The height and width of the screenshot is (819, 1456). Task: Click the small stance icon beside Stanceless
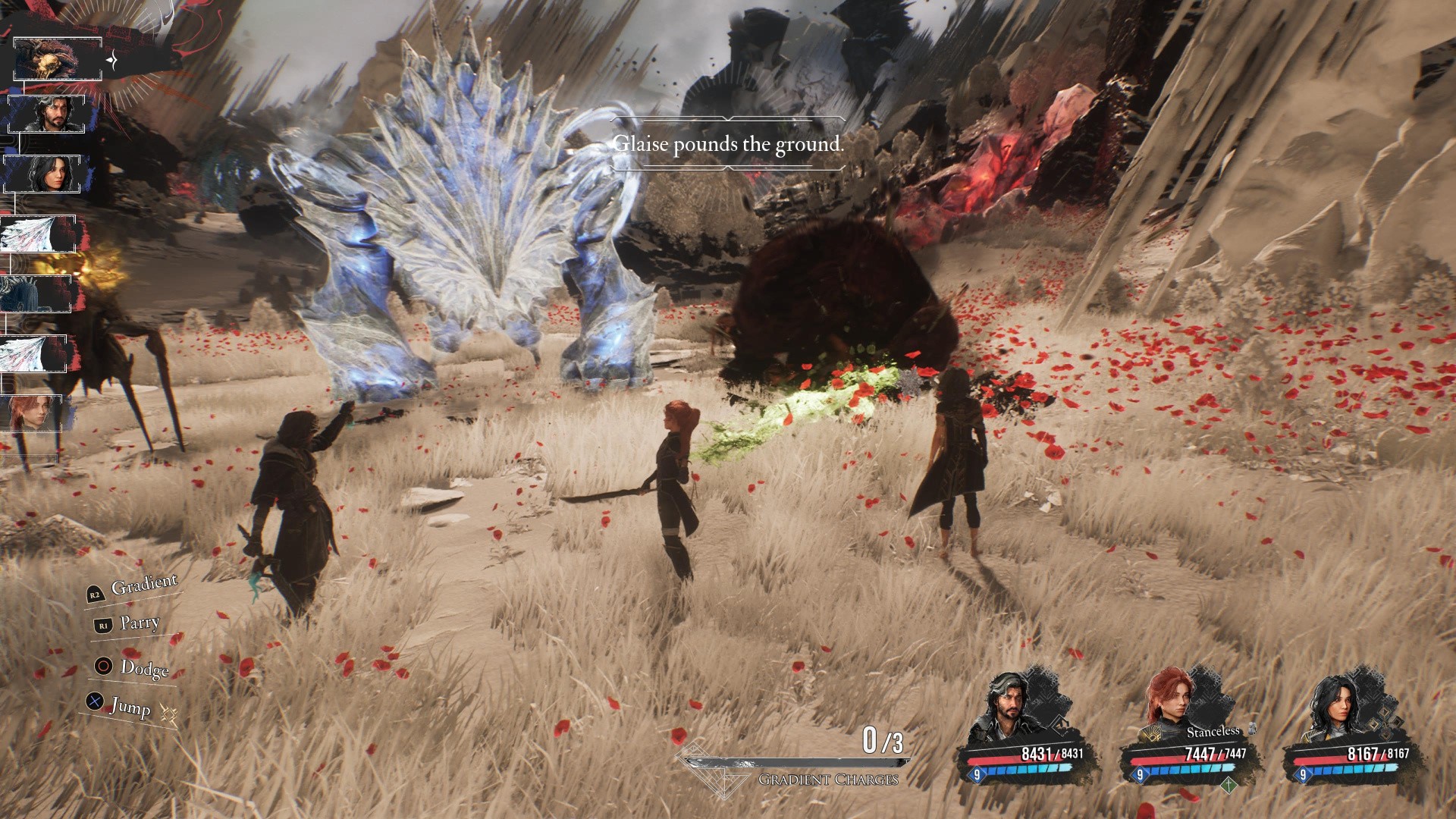[1253, 730]
